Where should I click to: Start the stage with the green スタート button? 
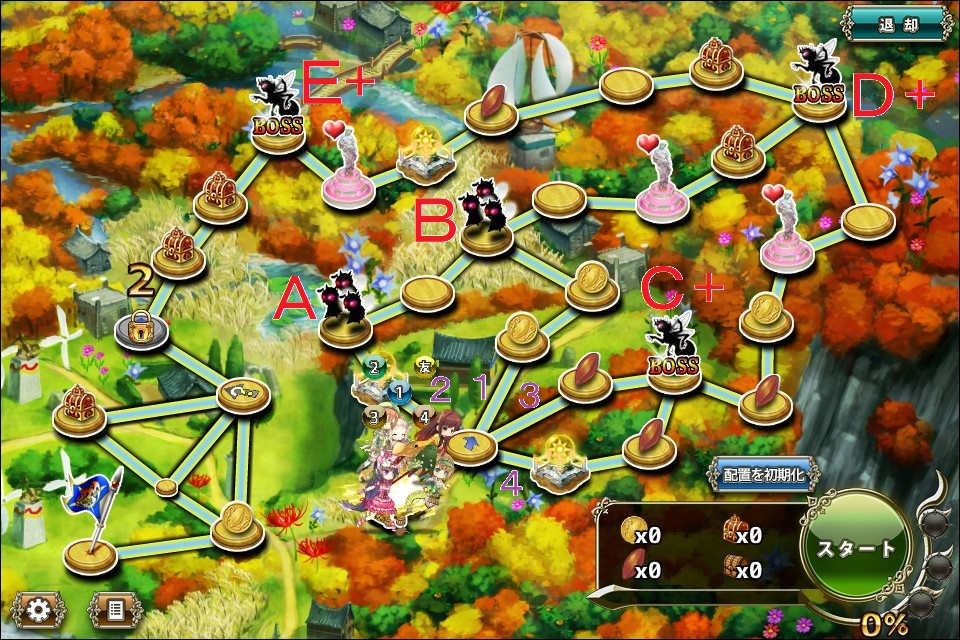tap(854, 548)
